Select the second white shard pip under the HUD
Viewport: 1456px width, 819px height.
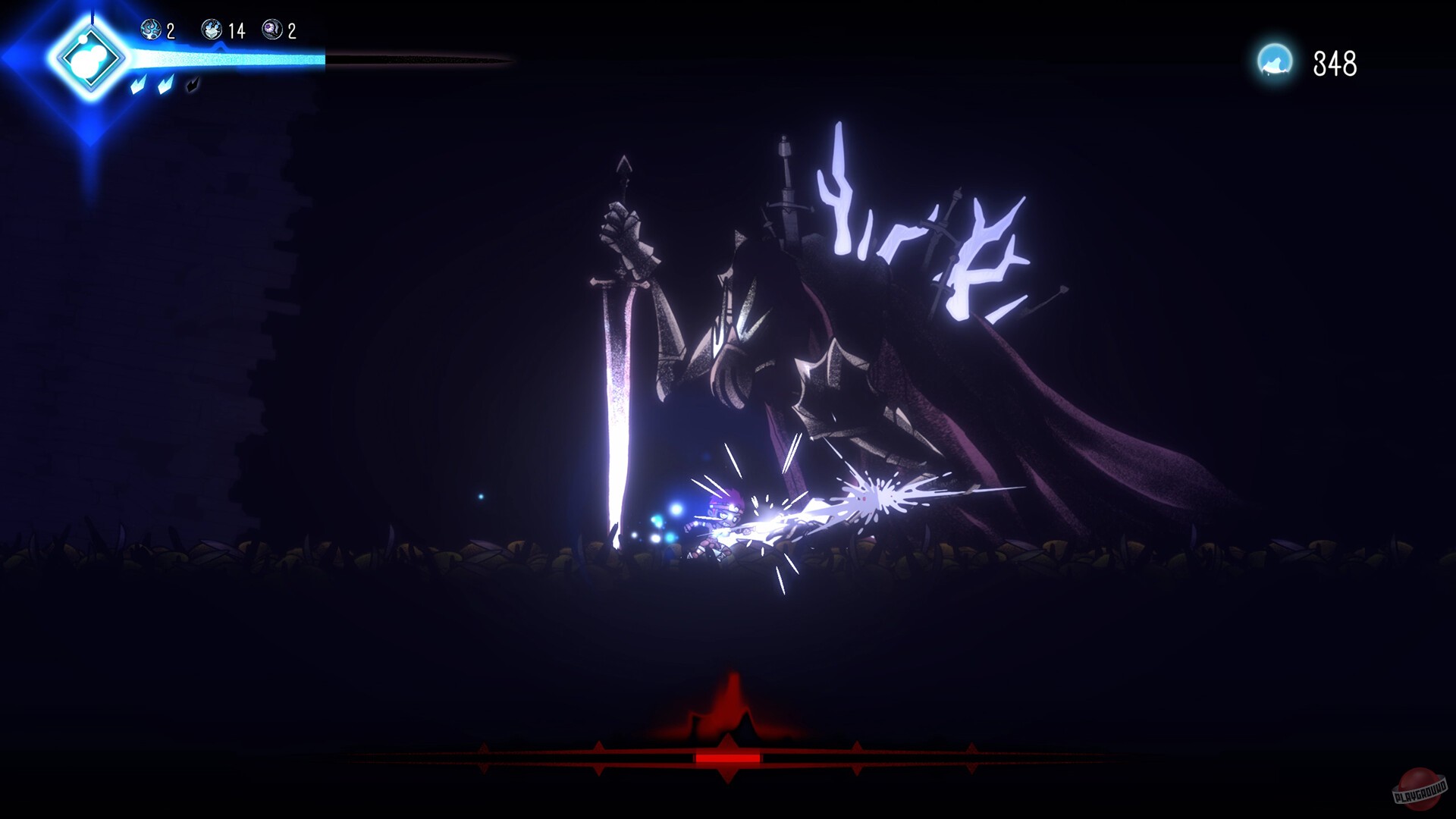166,83
